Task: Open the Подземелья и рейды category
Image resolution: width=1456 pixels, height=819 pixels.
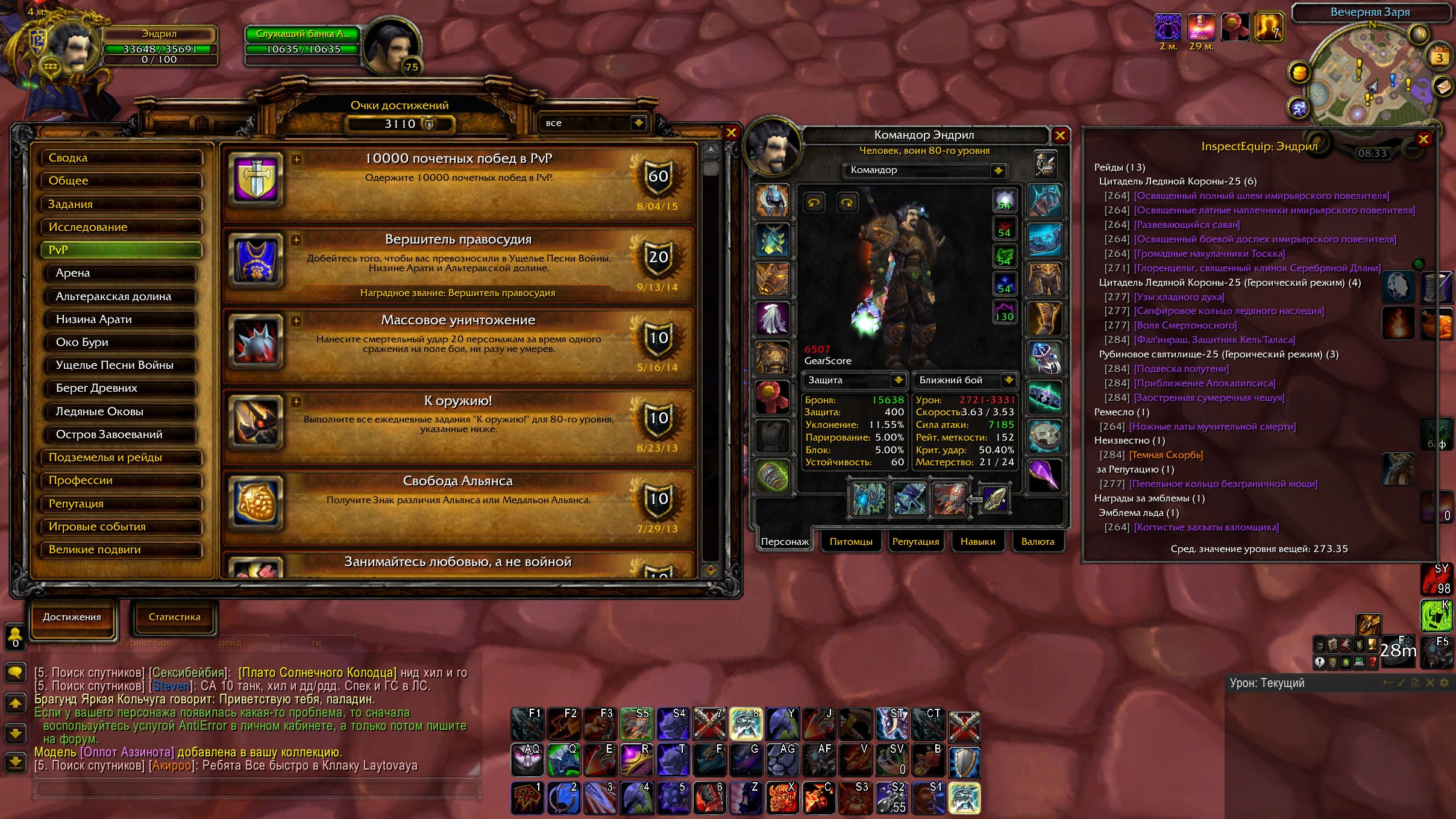Action: click(121, 457)
